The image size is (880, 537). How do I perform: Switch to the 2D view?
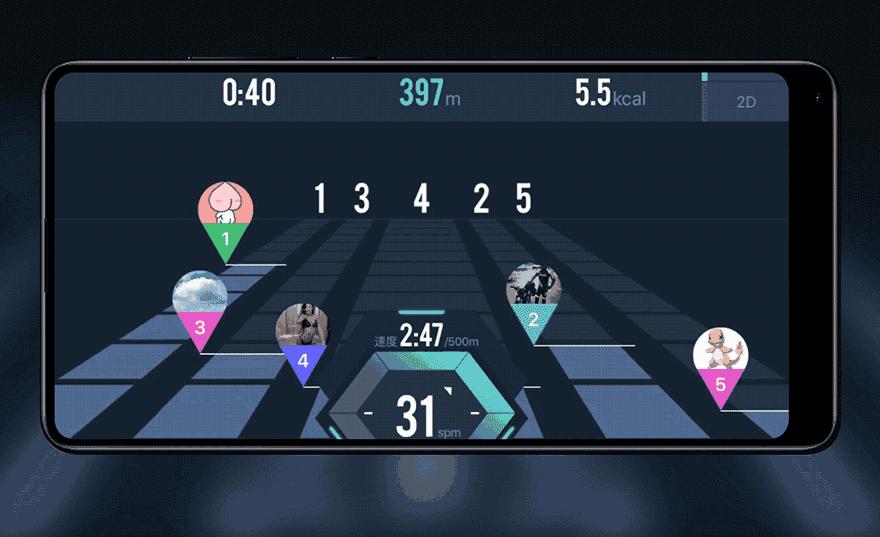745,101
